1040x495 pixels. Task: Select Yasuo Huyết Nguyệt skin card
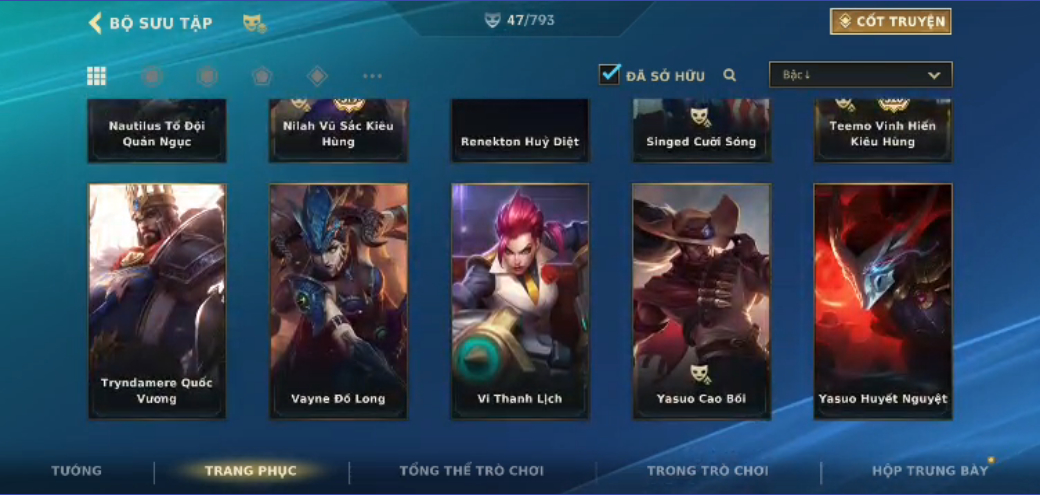click(882, 300)
